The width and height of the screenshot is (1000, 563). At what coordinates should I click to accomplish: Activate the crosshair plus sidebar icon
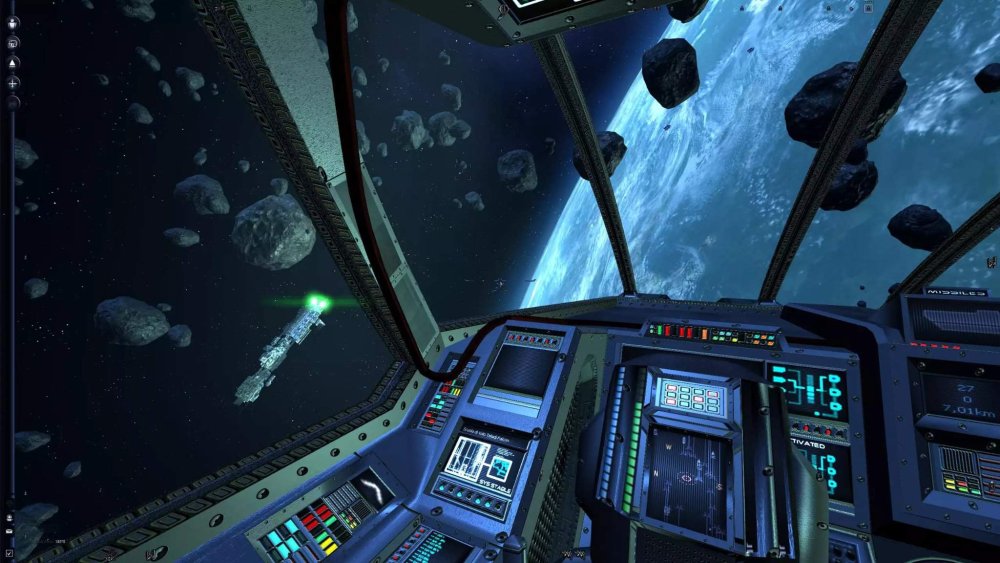tap(13, 83)
